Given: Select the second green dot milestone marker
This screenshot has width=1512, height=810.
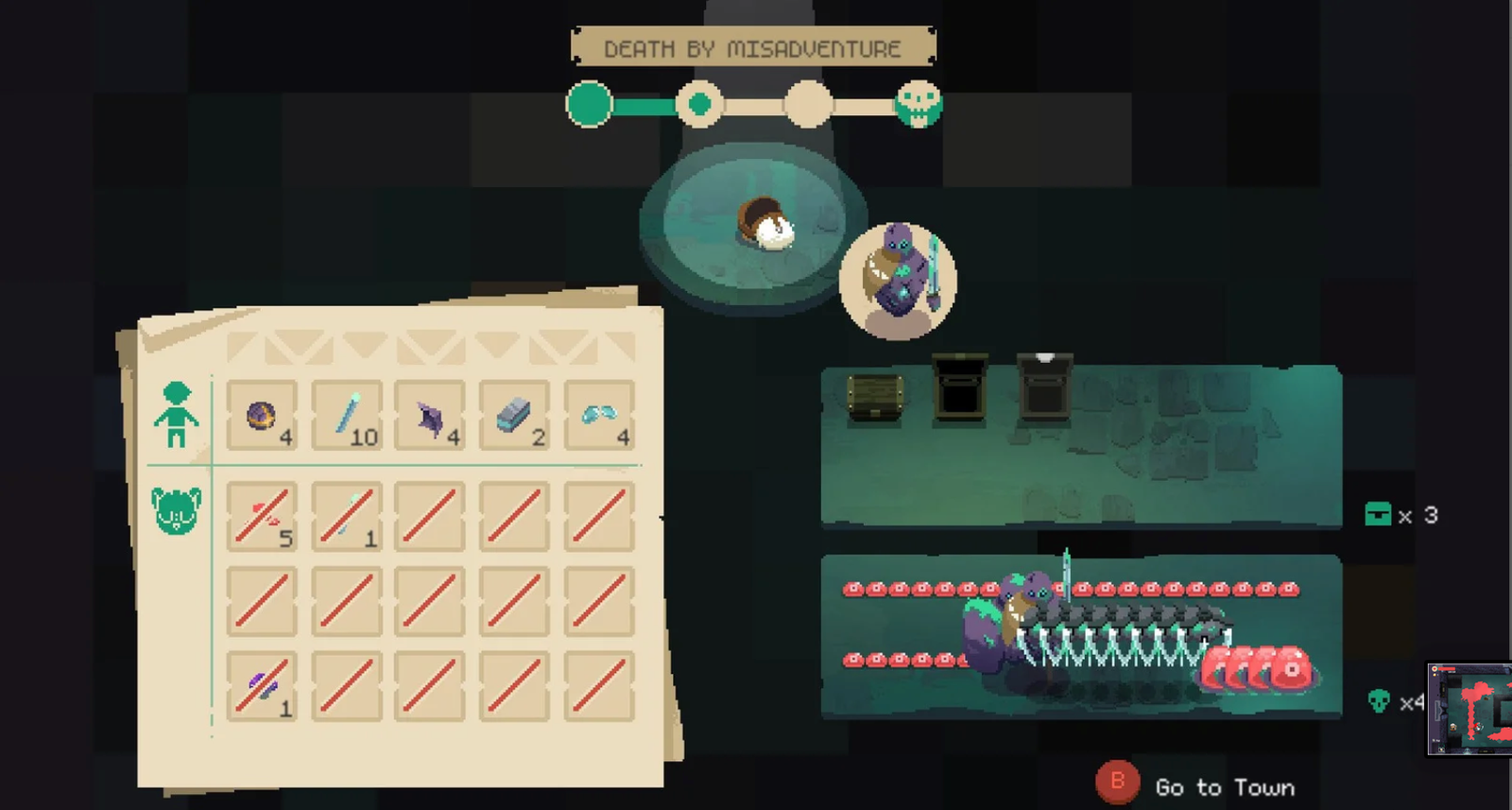Looking at the screenshot, I should [x=700, y=104].
